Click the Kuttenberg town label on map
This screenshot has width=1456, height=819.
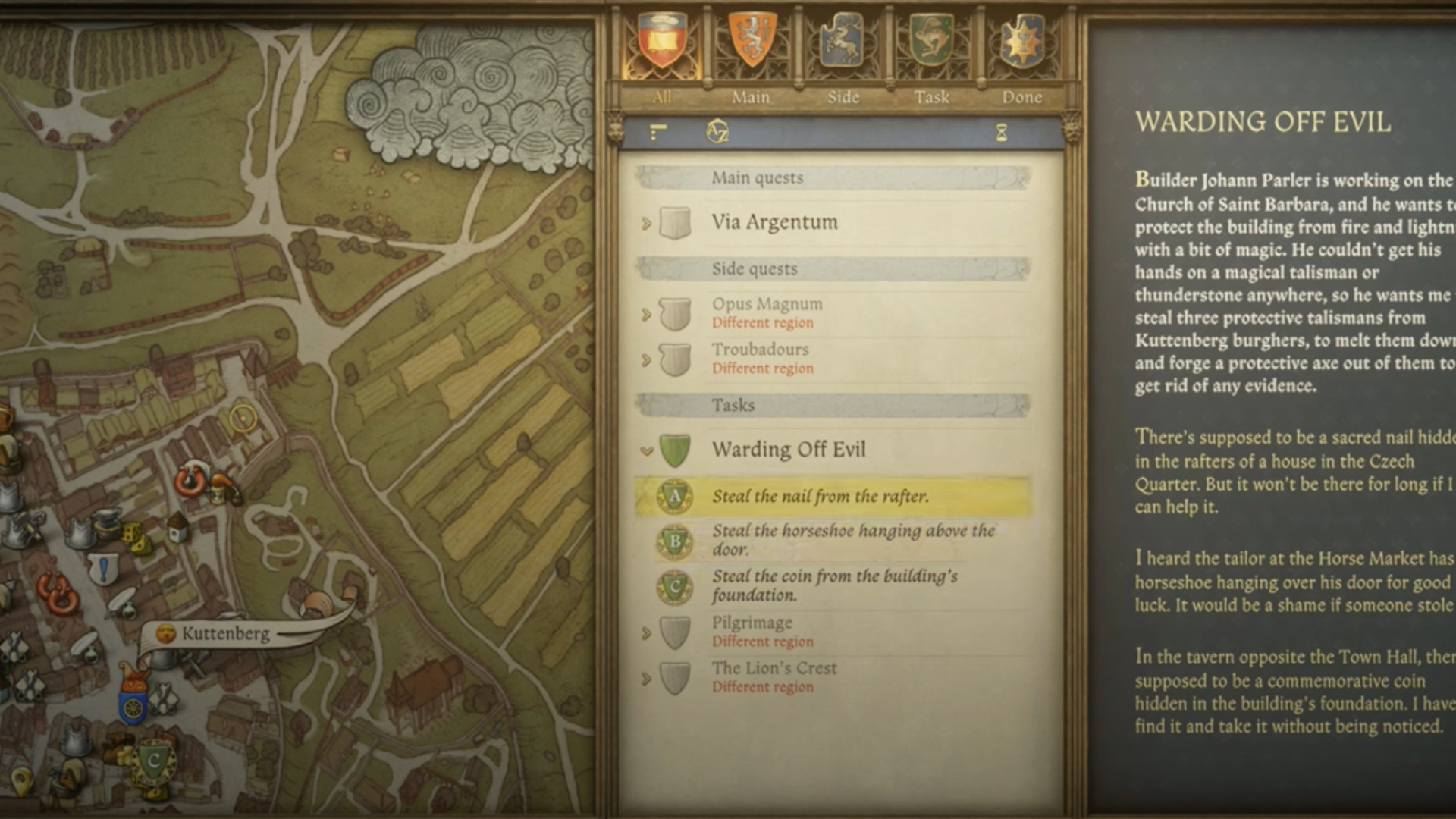click(x=225, y=634)
